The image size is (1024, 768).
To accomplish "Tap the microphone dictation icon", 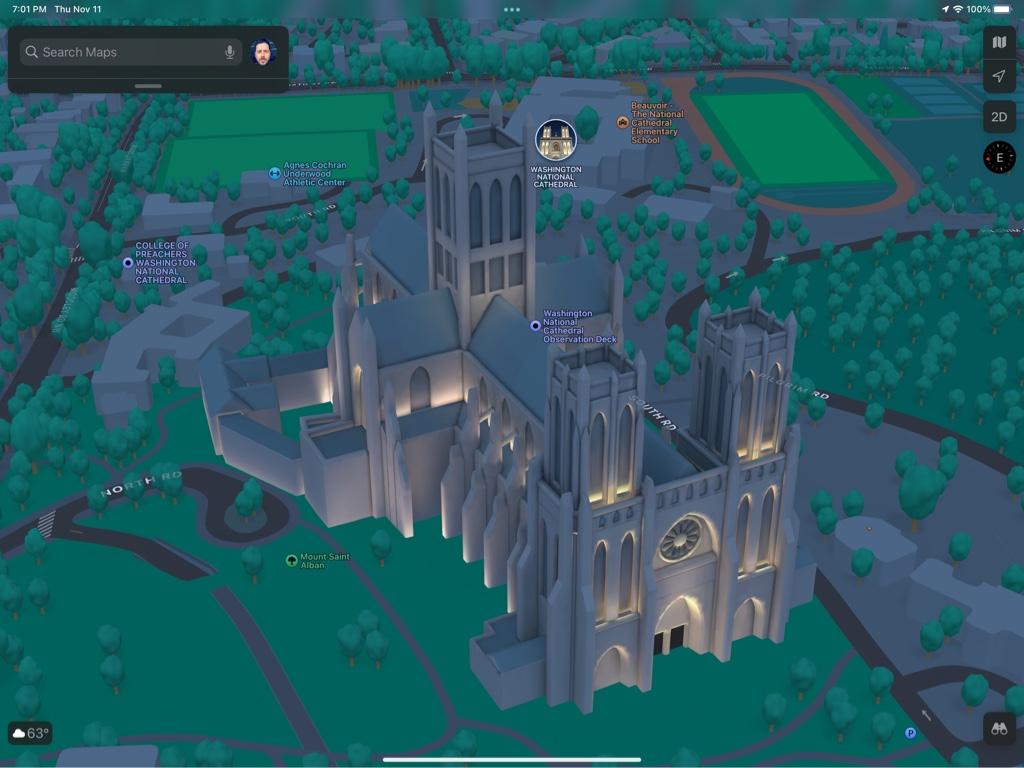I will click(230, 52).
